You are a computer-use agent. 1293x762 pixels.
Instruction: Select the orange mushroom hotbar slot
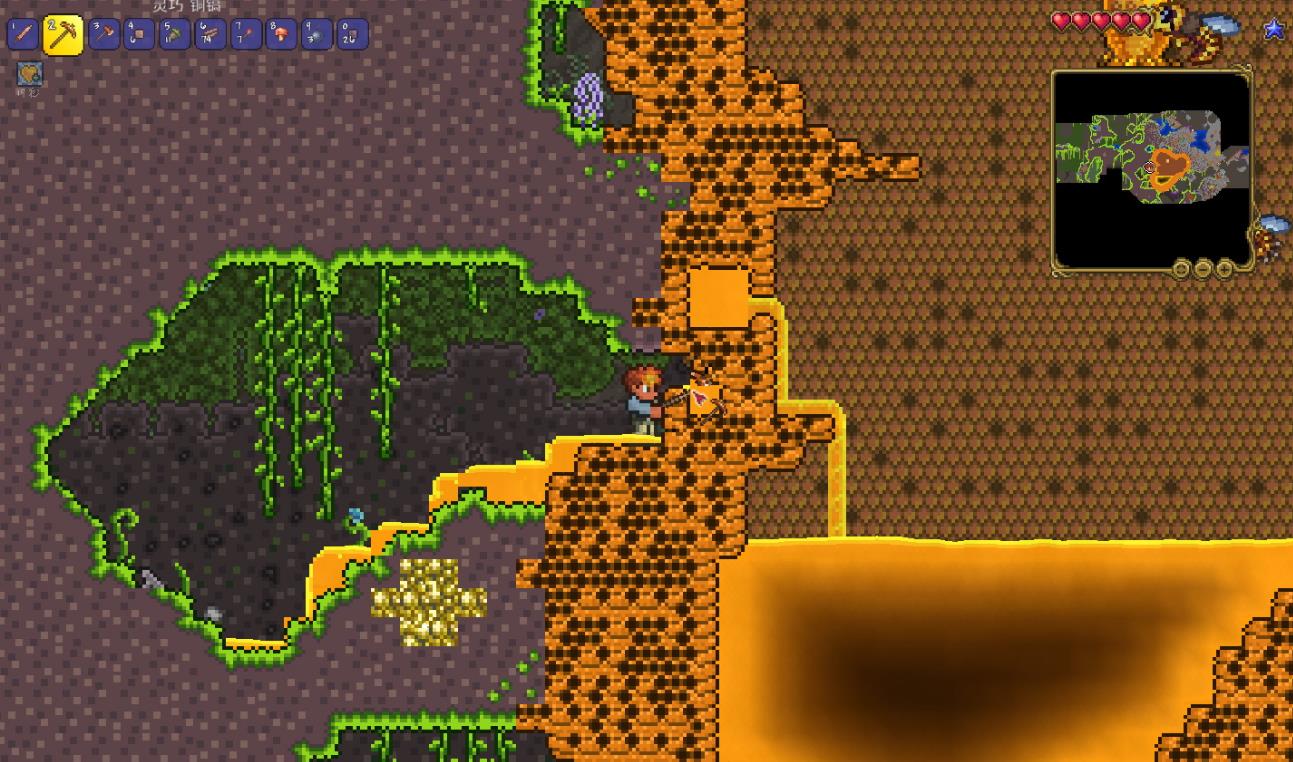coord(281,35)
